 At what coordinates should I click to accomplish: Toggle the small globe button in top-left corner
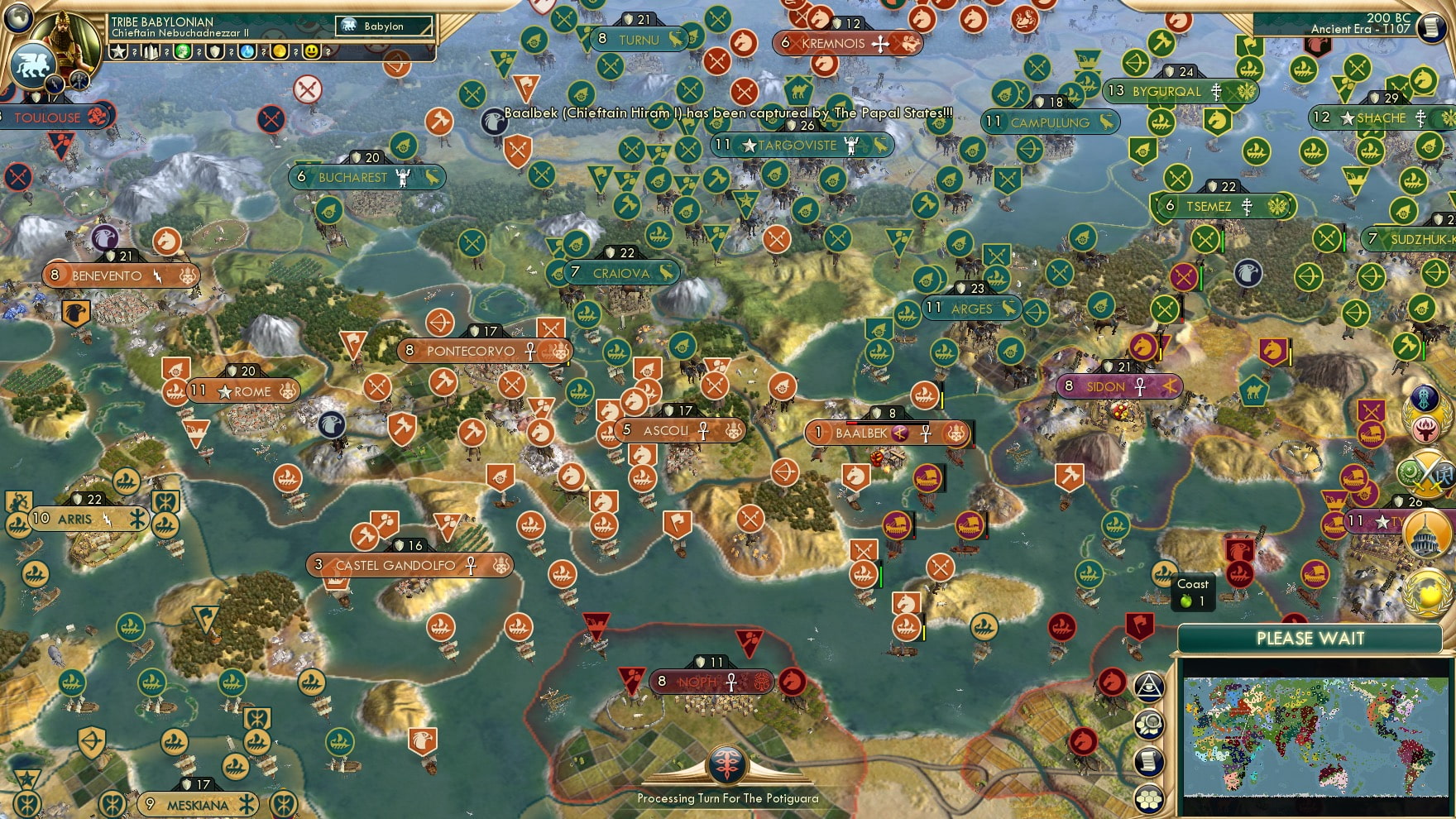[x=17, y=18]
